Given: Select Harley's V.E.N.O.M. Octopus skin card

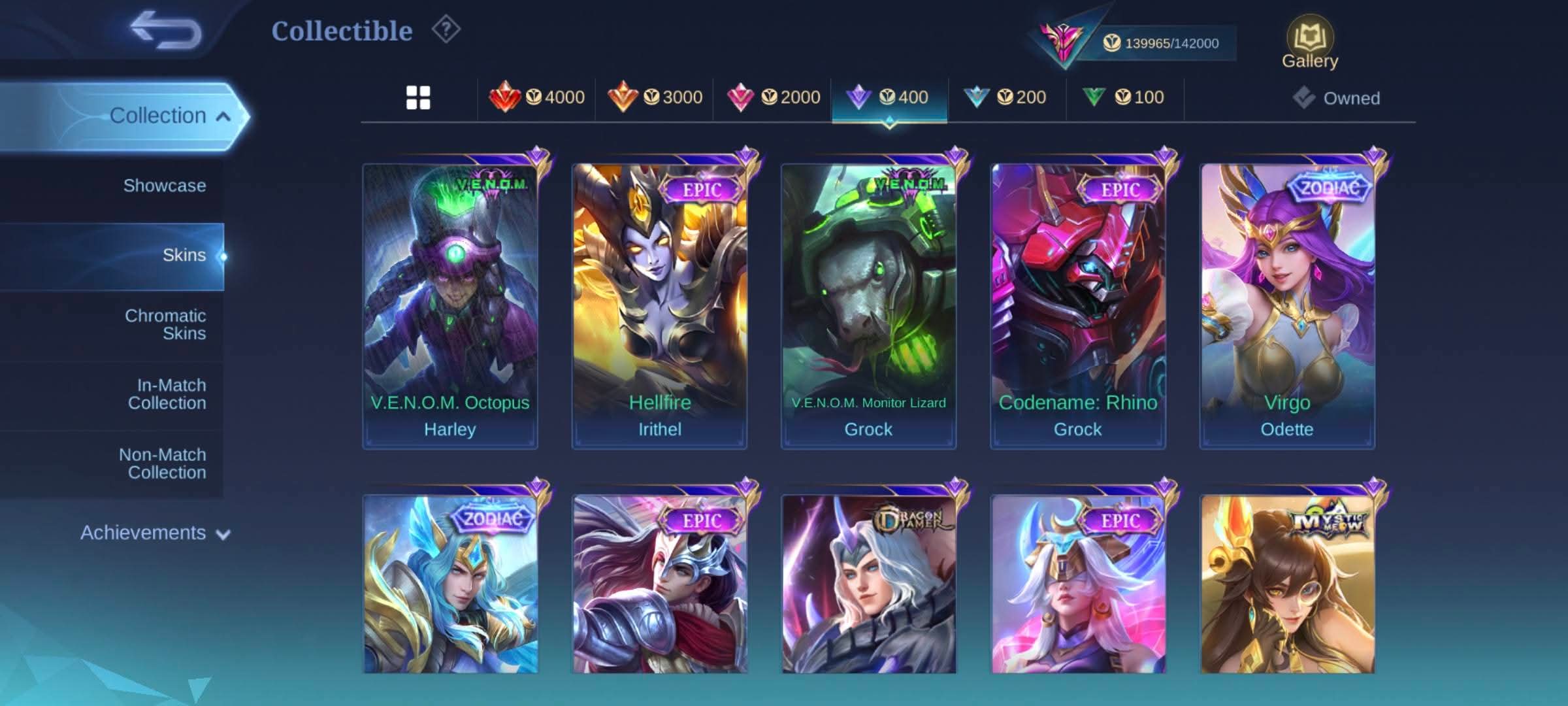Looking at the screenshot, I should pyautogui.click(x=450, y=306).
